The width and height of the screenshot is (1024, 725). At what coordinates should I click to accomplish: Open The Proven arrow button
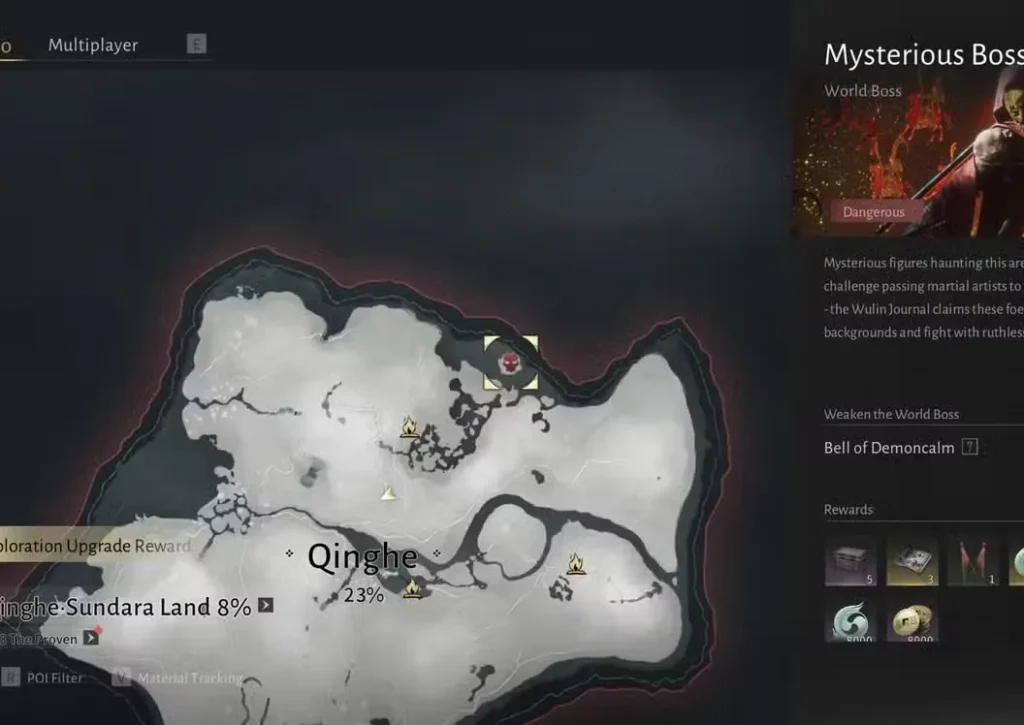[91, 637]
